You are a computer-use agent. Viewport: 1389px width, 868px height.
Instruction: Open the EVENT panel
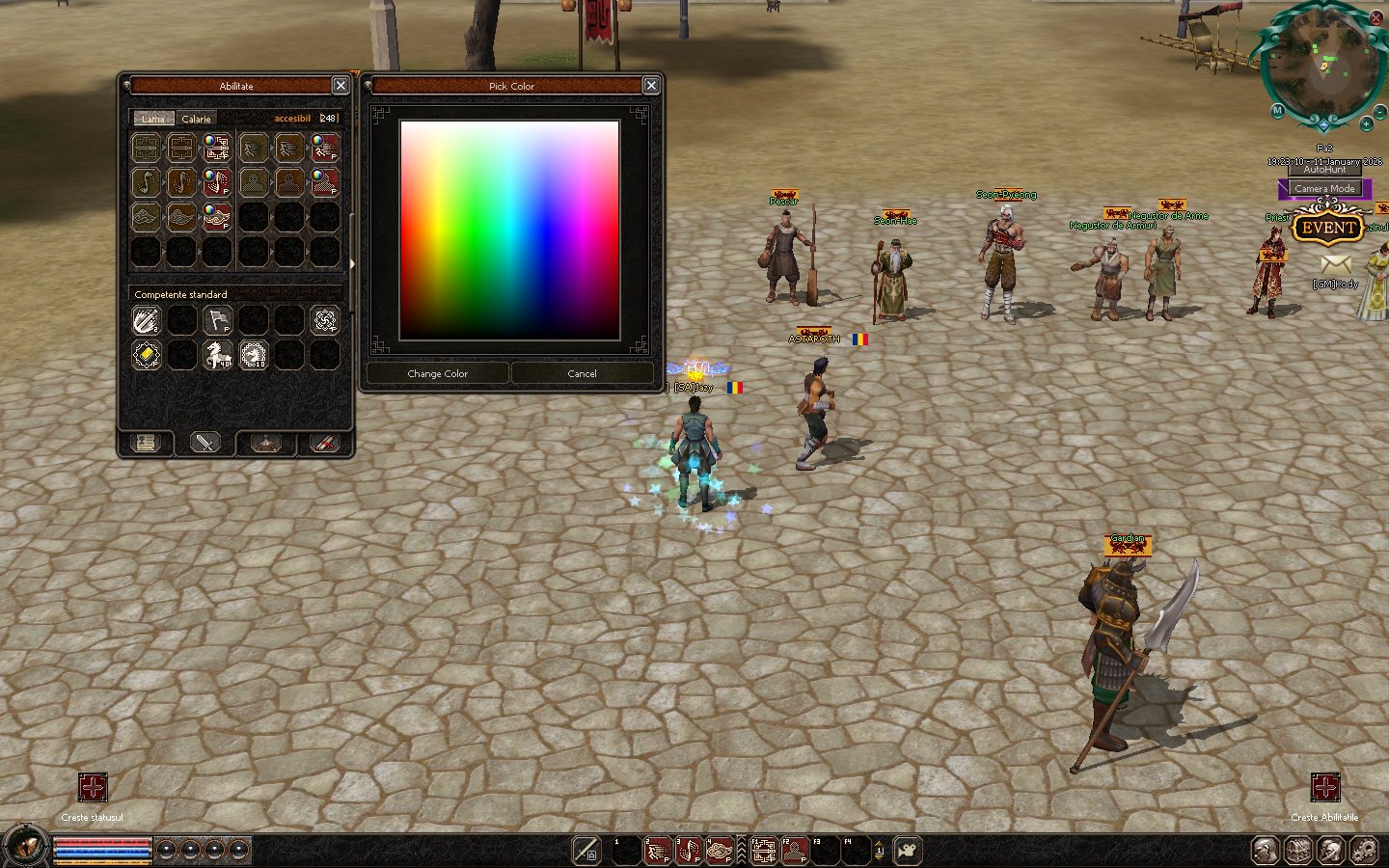pyautogui.click(x=1328, y=228)
